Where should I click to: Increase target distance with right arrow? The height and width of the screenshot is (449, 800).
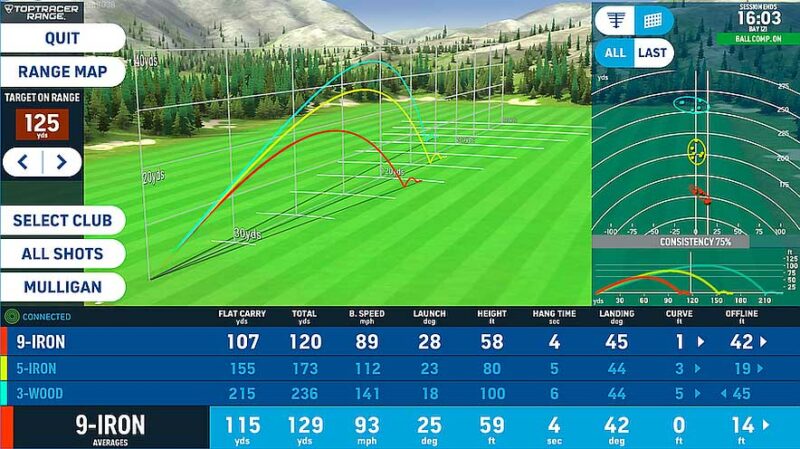(x=61, y=162)
